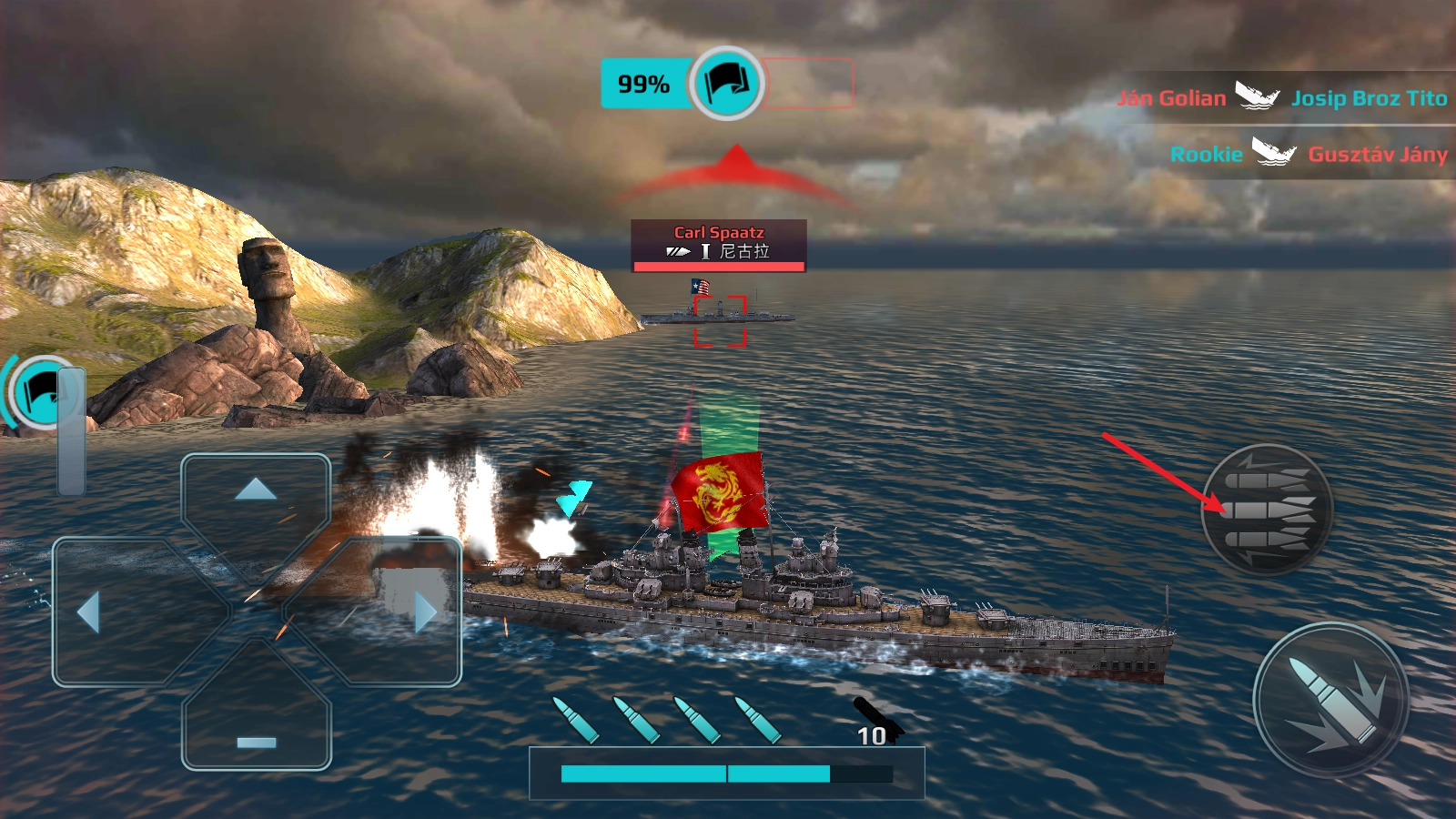Steer left with the D-pad left arrow
Viewport: 1456px width, 819px height.
(89, 612)
